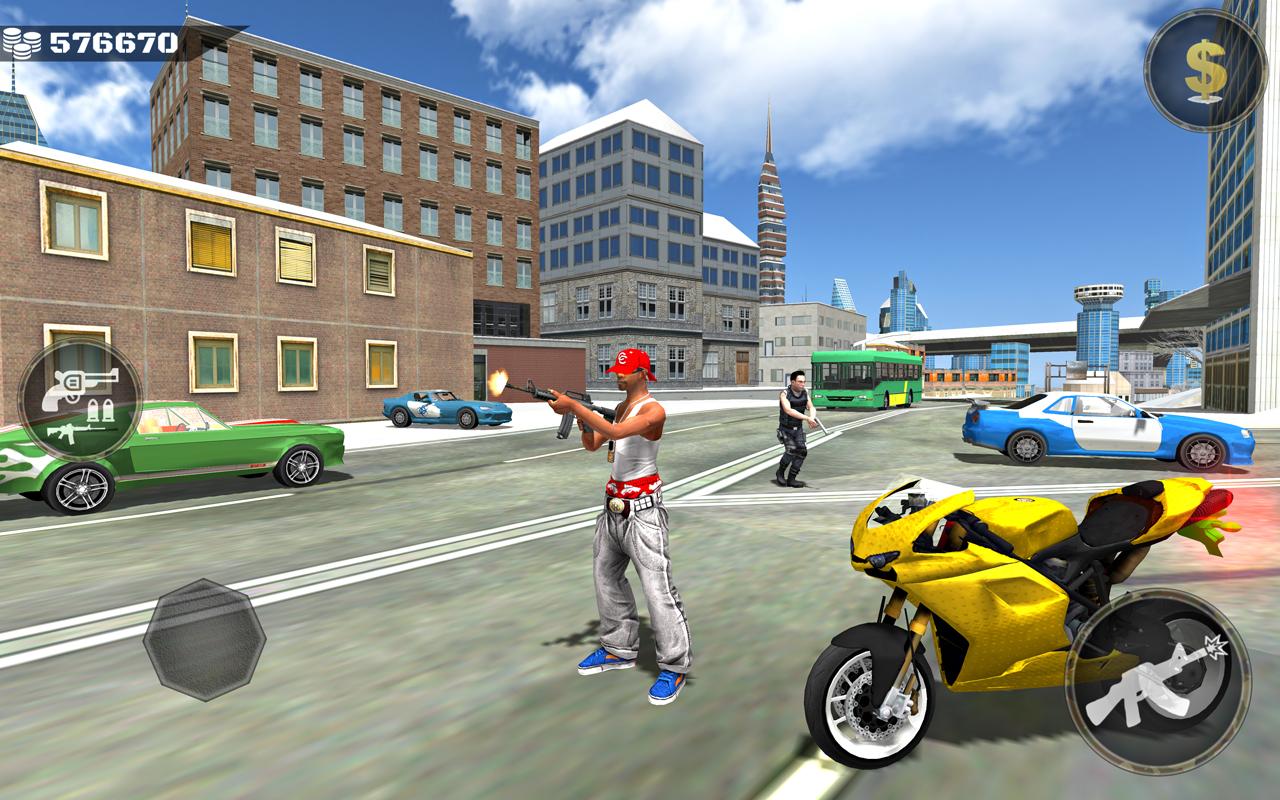
Task: Tap the top-right currency badge
Action: [x=1203, y=67]
